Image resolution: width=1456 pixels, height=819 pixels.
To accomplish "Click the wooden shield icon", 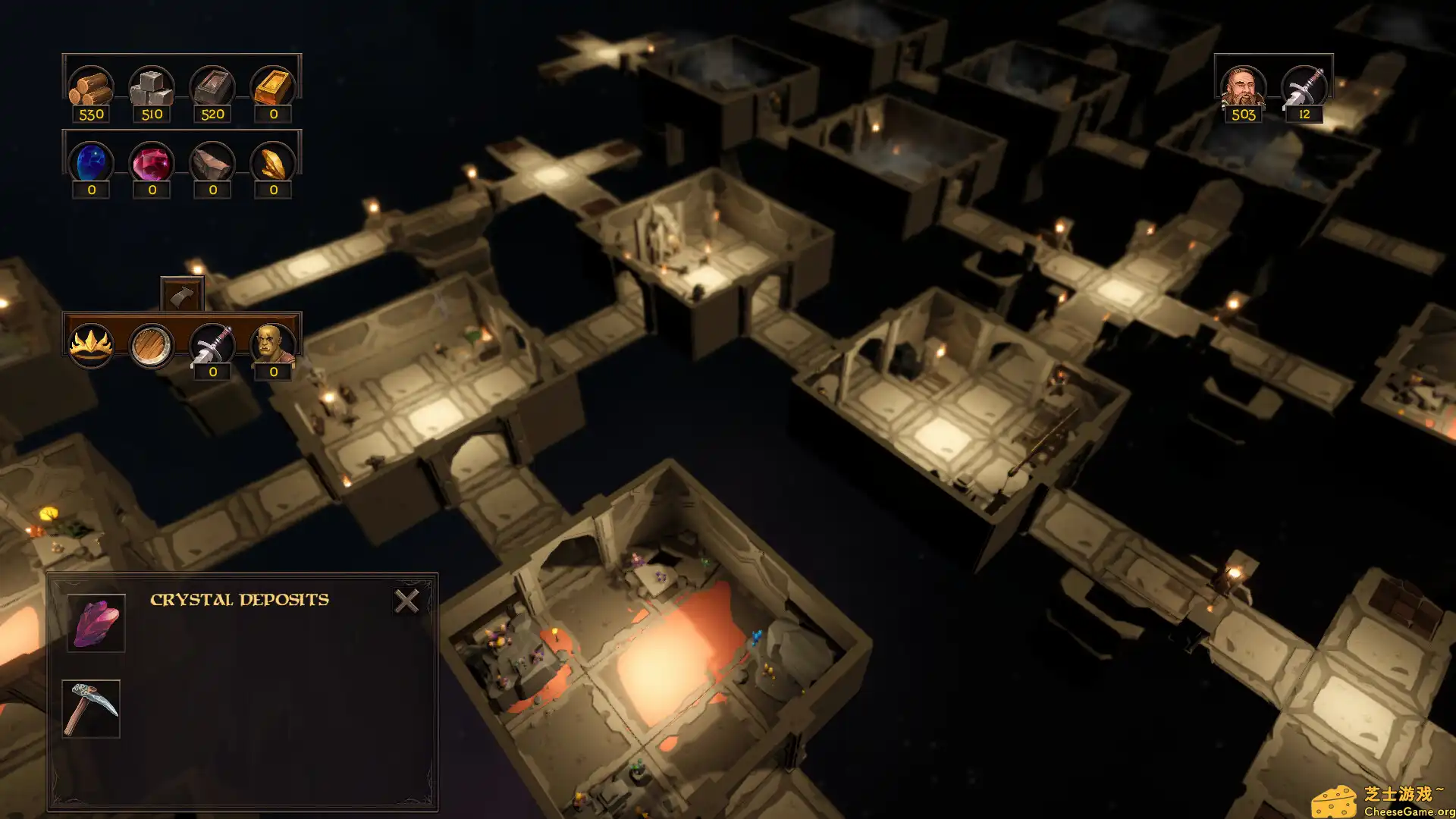I will click(151, 343).
